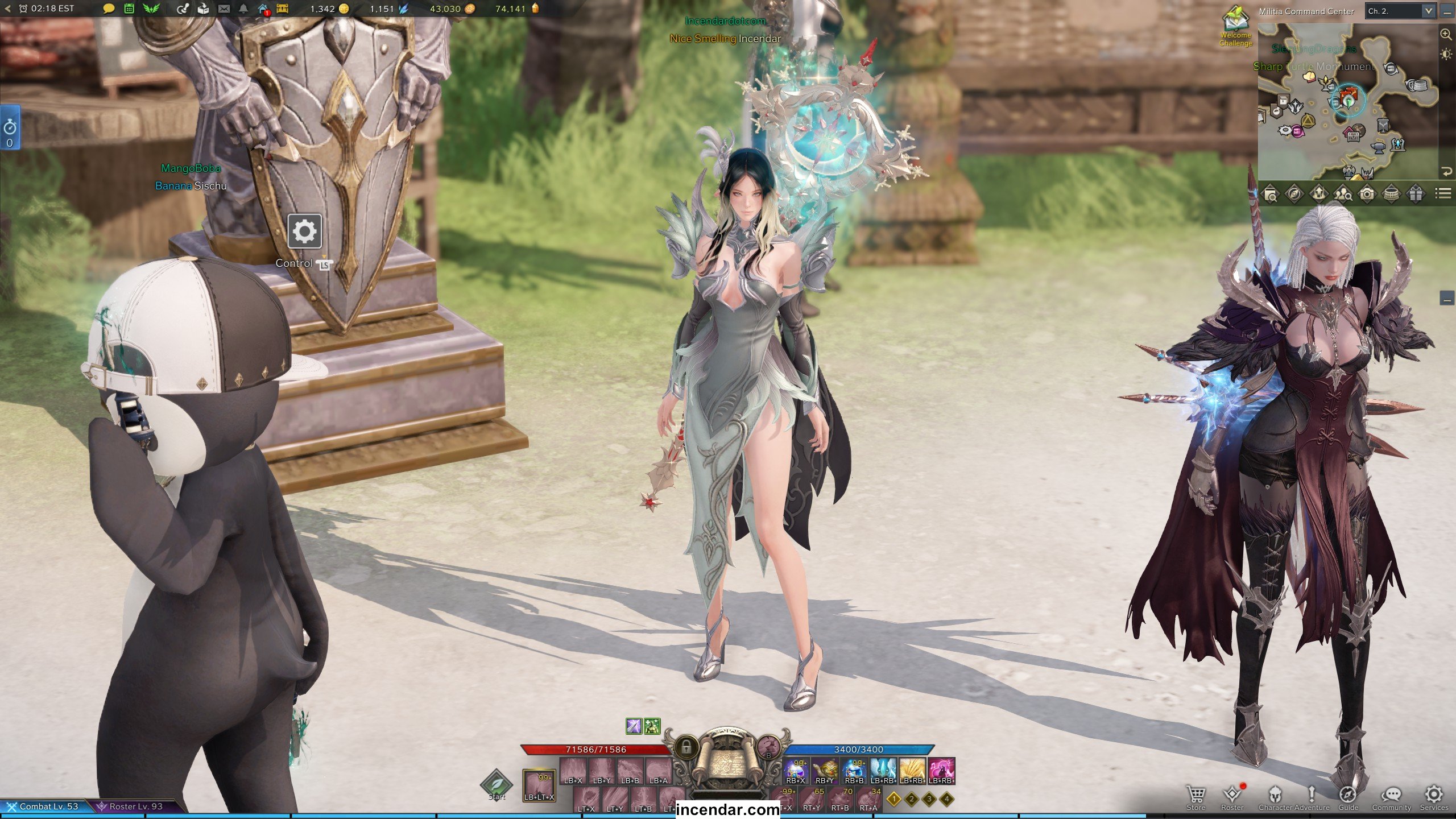Click the Control gear button

point(304,231)
